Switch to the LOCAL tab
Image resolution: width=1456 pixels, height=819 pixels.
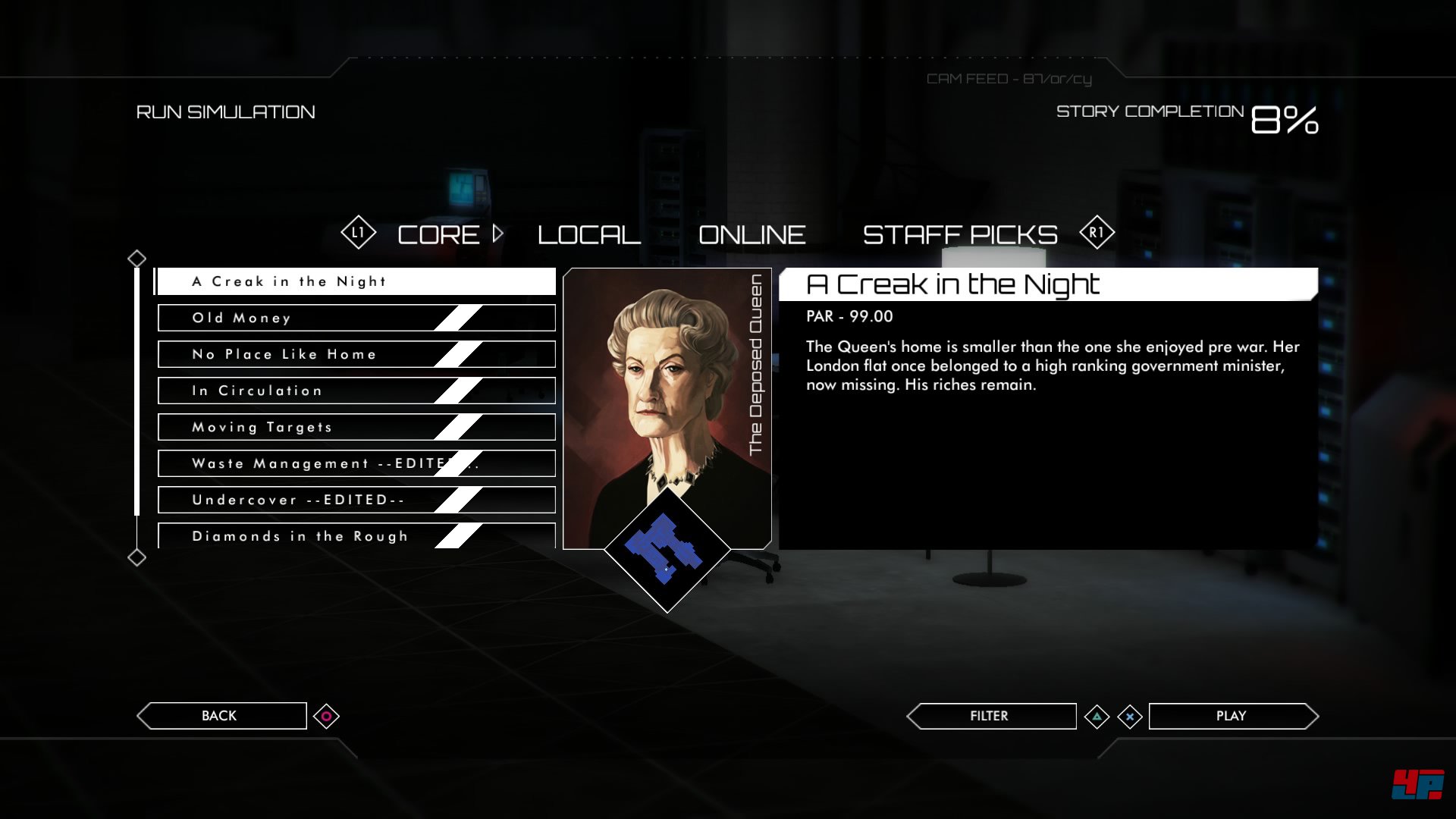coord(588,235)
